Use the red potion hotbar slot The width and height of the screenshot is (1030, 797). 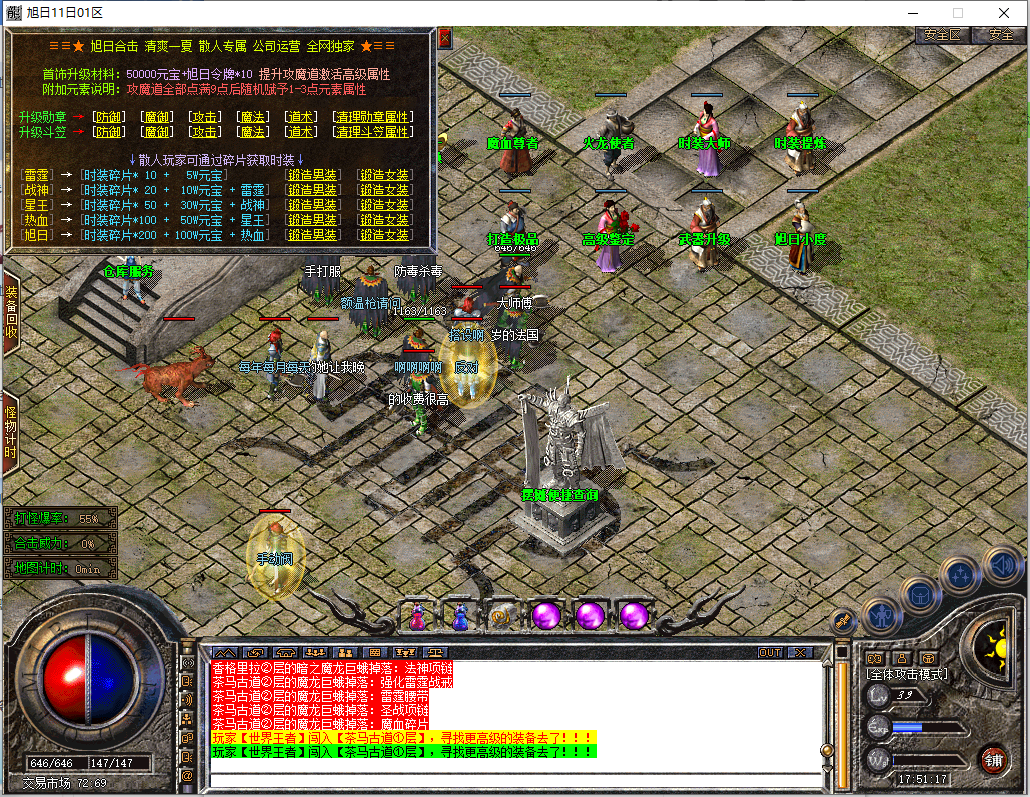(418, 616)
